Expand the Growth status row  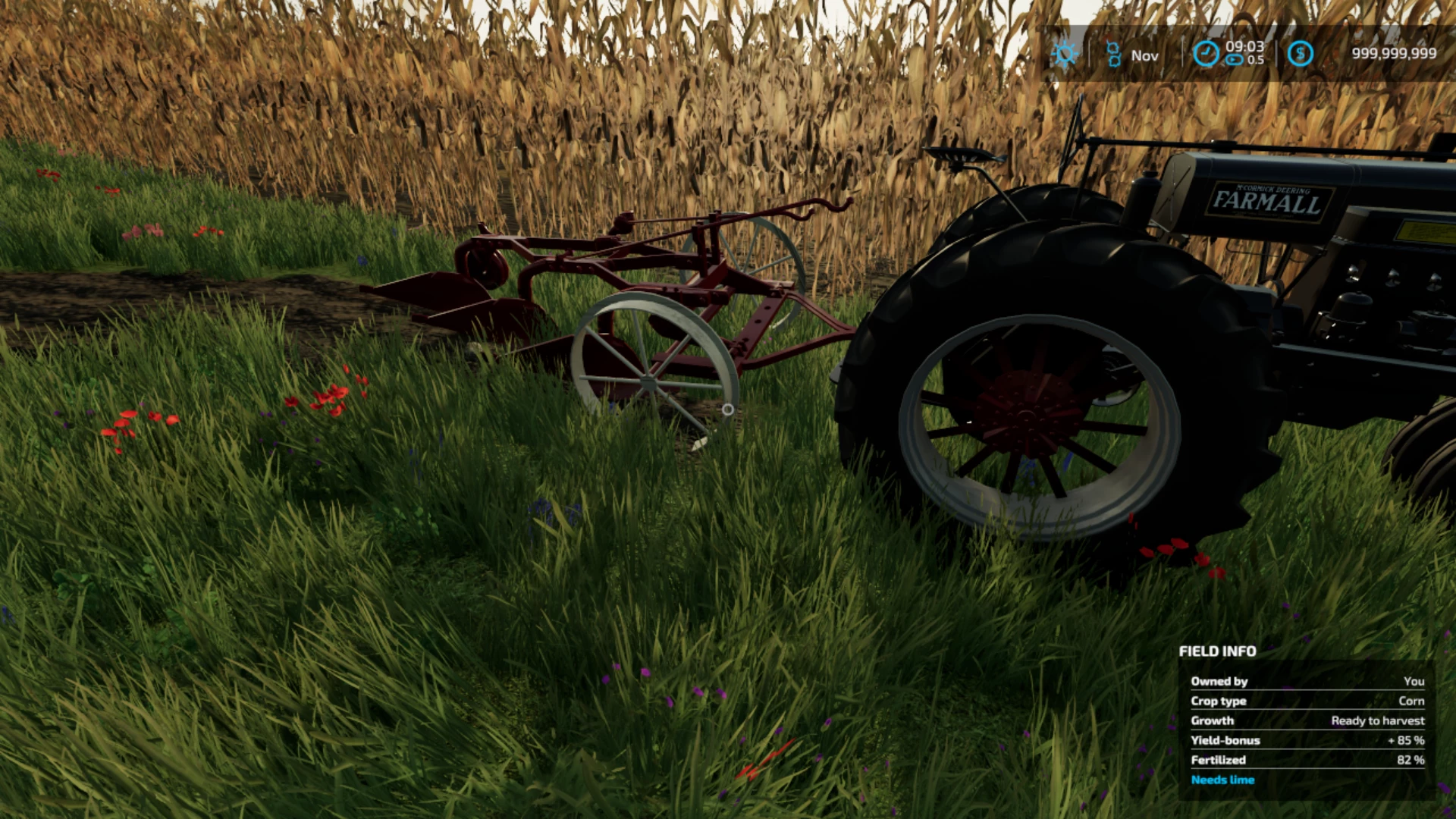tap(1307, 720)
